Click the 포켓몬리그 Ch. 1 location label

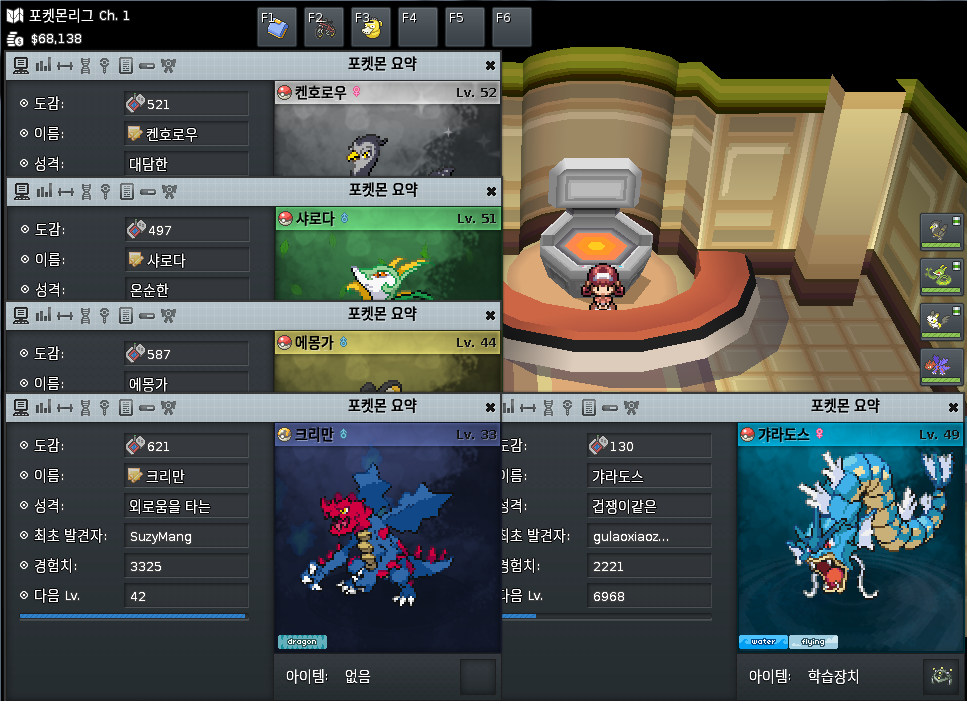pos(69,16)
